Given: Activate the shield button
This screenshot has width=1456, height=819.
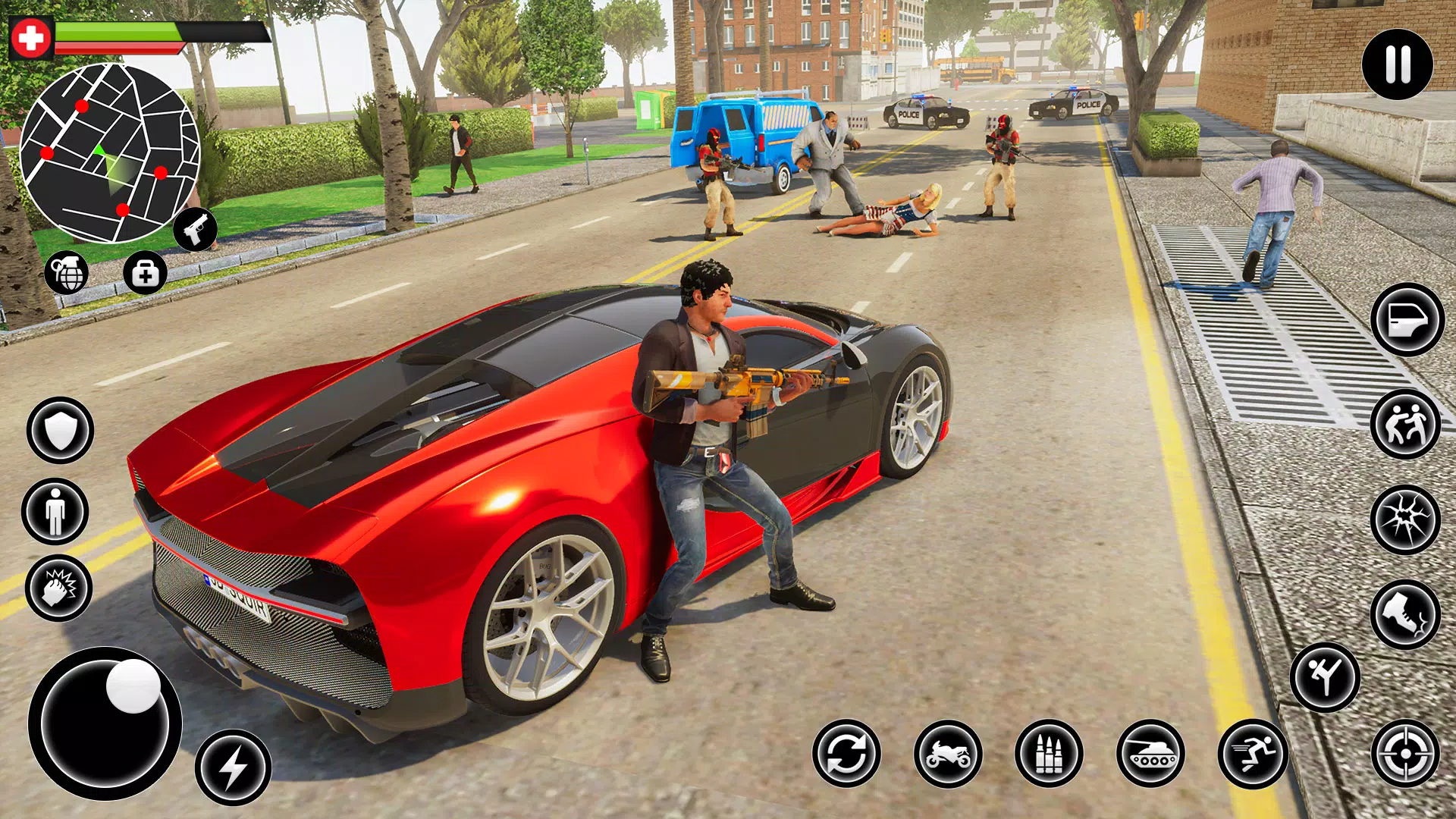Looking at the screenshot, I should click(x=60, y=430).
